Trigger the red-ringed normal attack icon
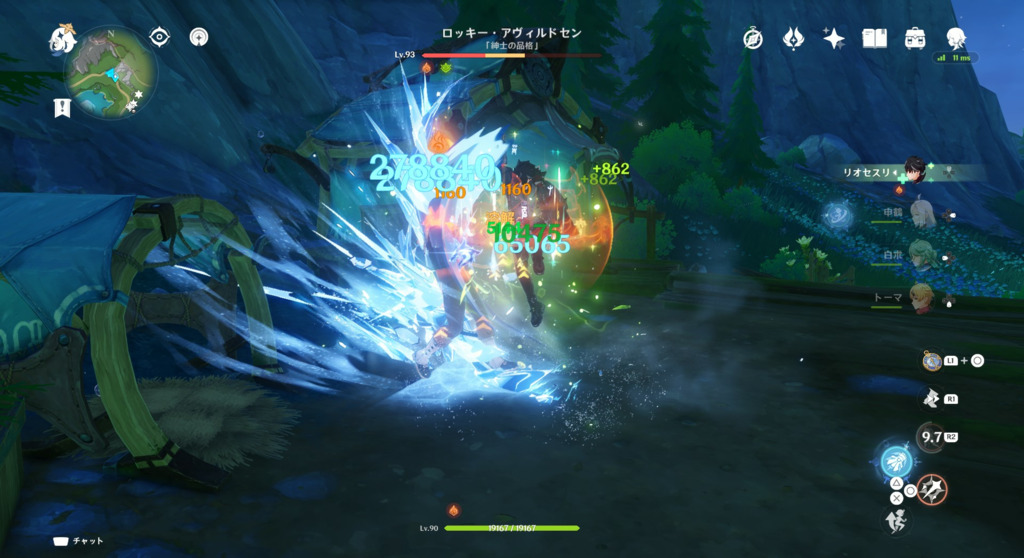This screenshot has width=1024, height=558. [x=933, y=490]
